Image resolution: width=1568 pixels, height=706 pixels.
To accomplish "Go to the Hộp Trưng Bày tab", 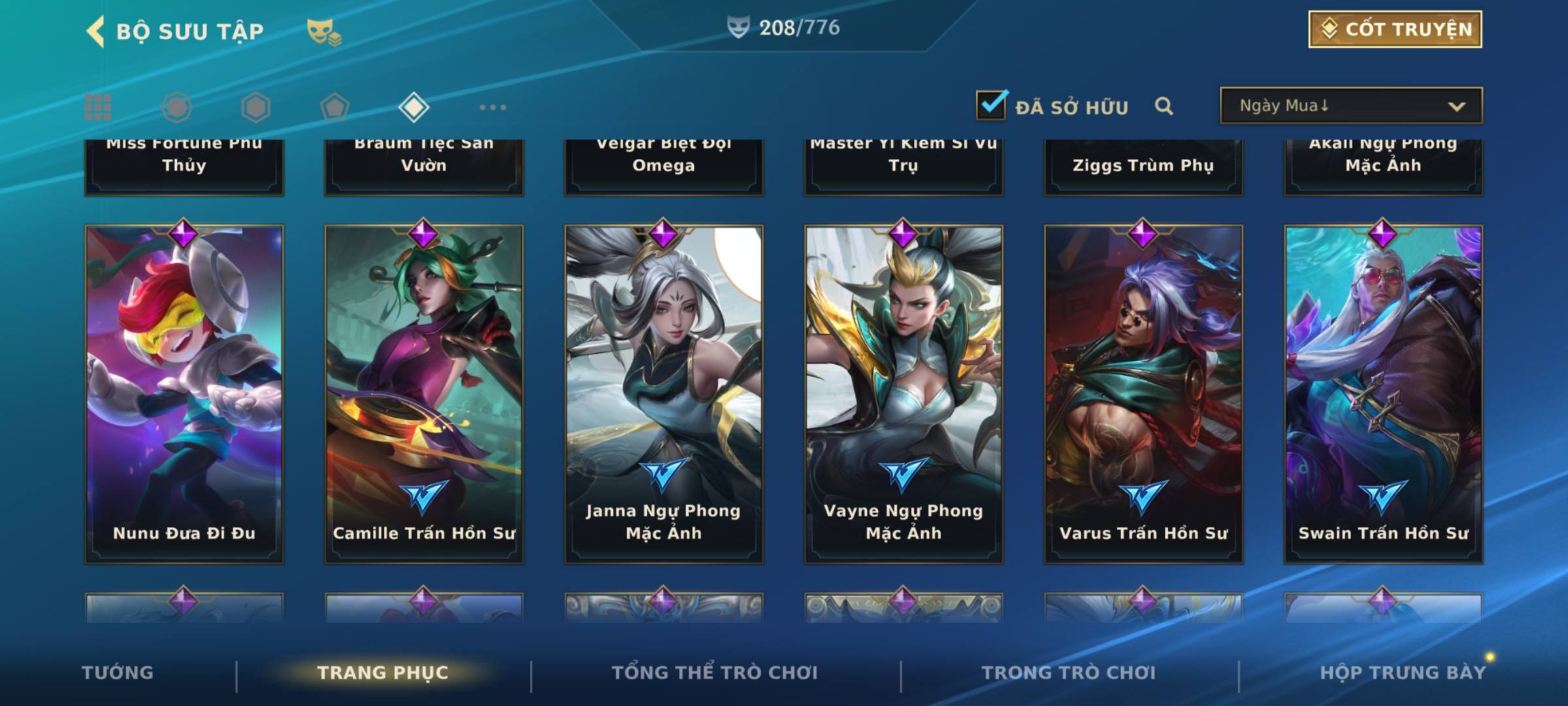I will coord(1403,673).
